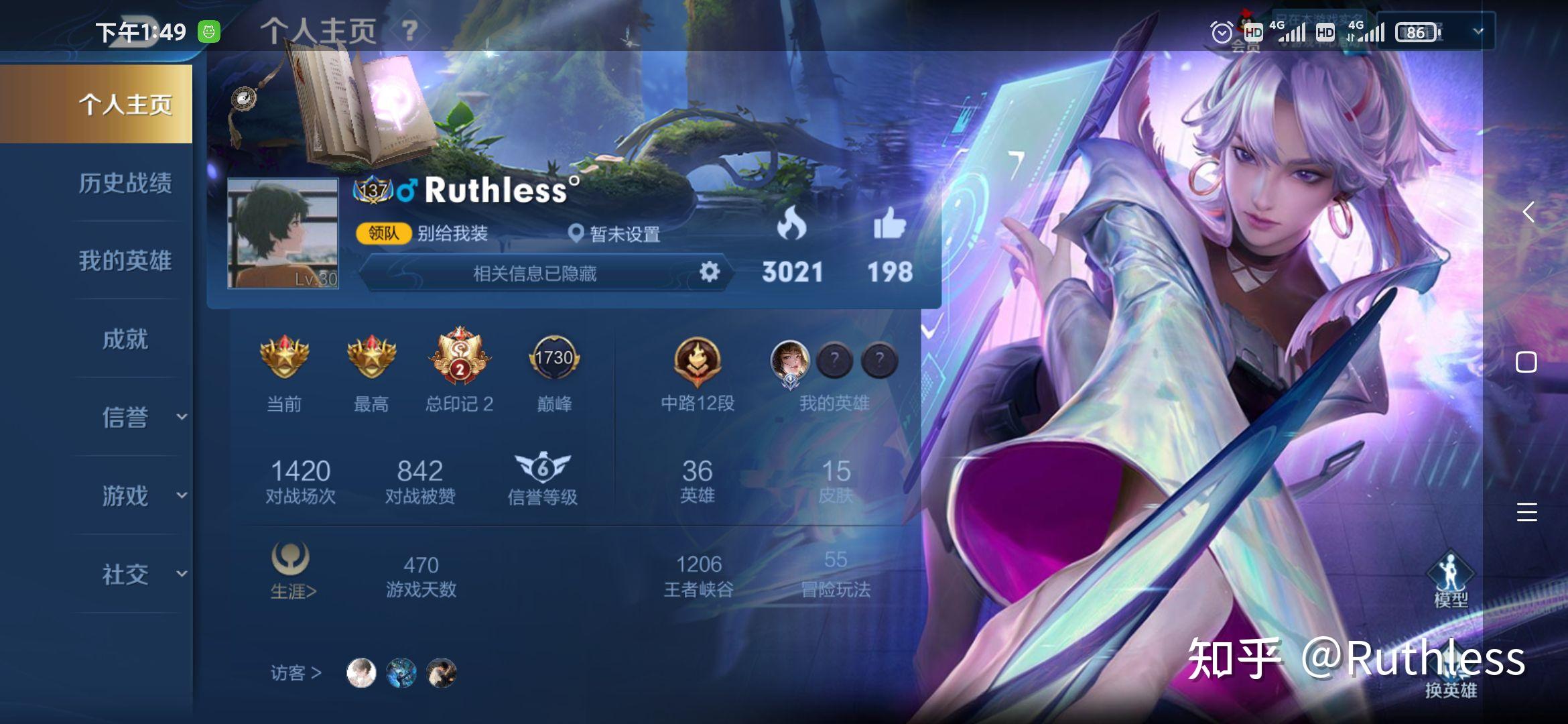
Task: Open the gear settings for hidden info
Action: pyautogui.click(x=709, y=272)
